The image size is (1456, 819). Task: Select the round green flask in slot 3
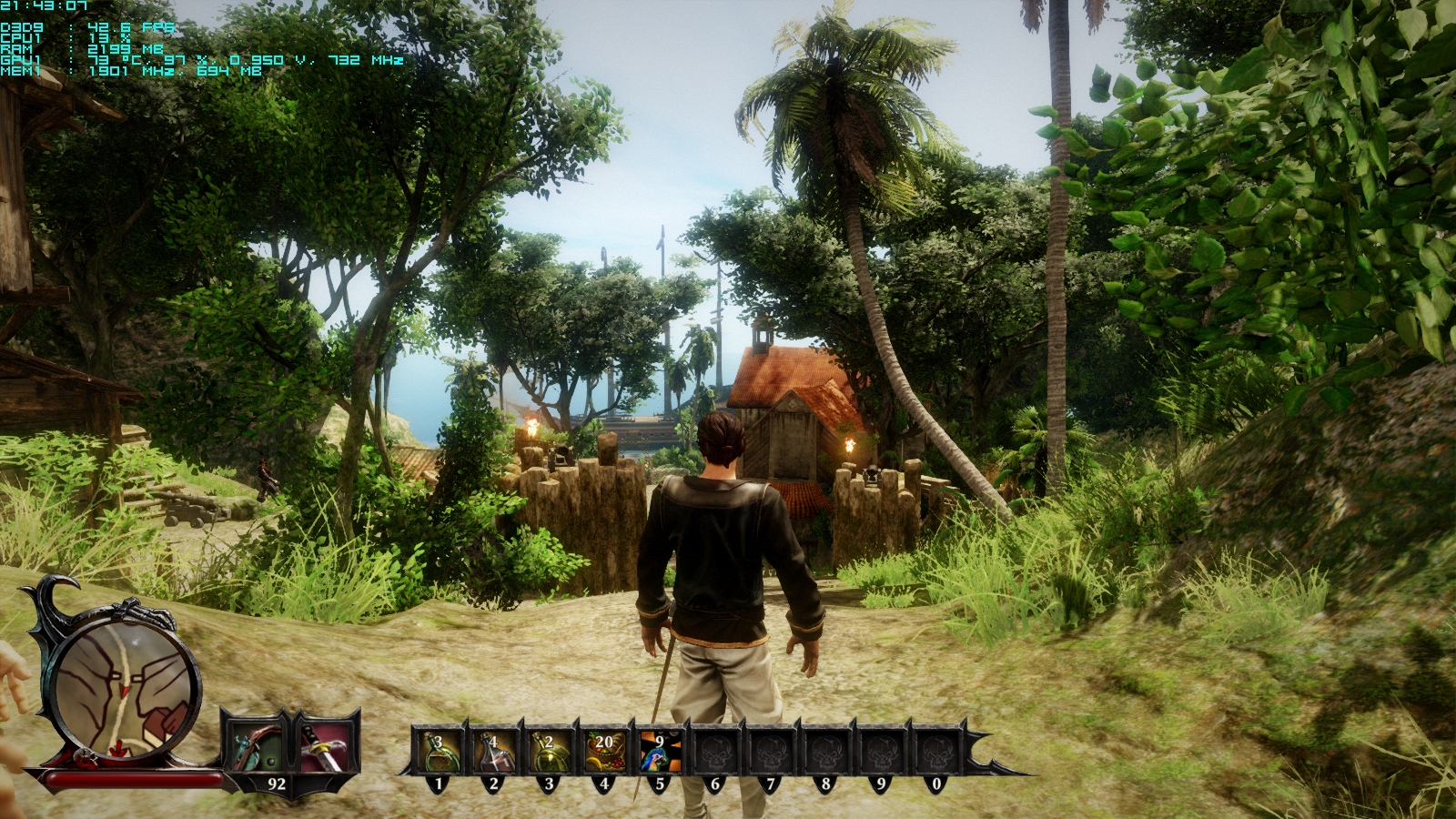[x=549, y=753]
